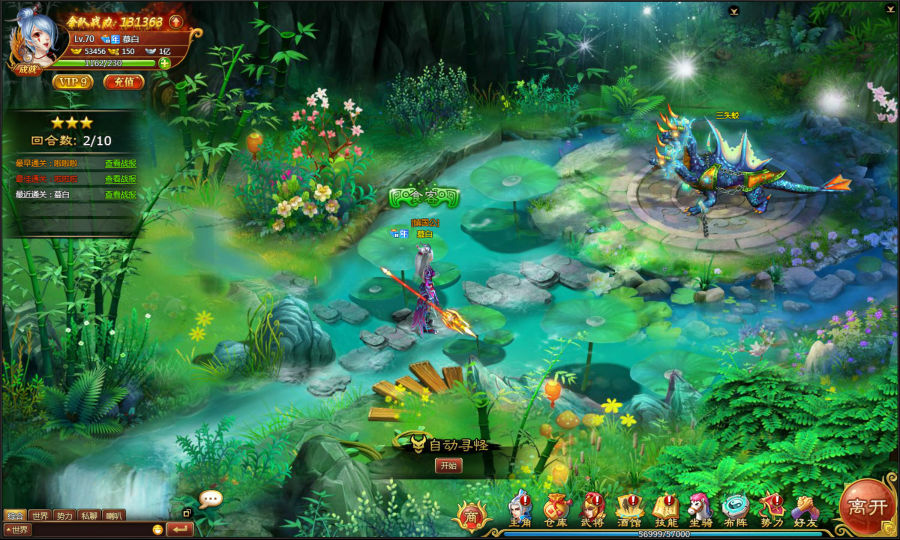Send chat message with enter-arrow button
900x540 pixels.
181,529
